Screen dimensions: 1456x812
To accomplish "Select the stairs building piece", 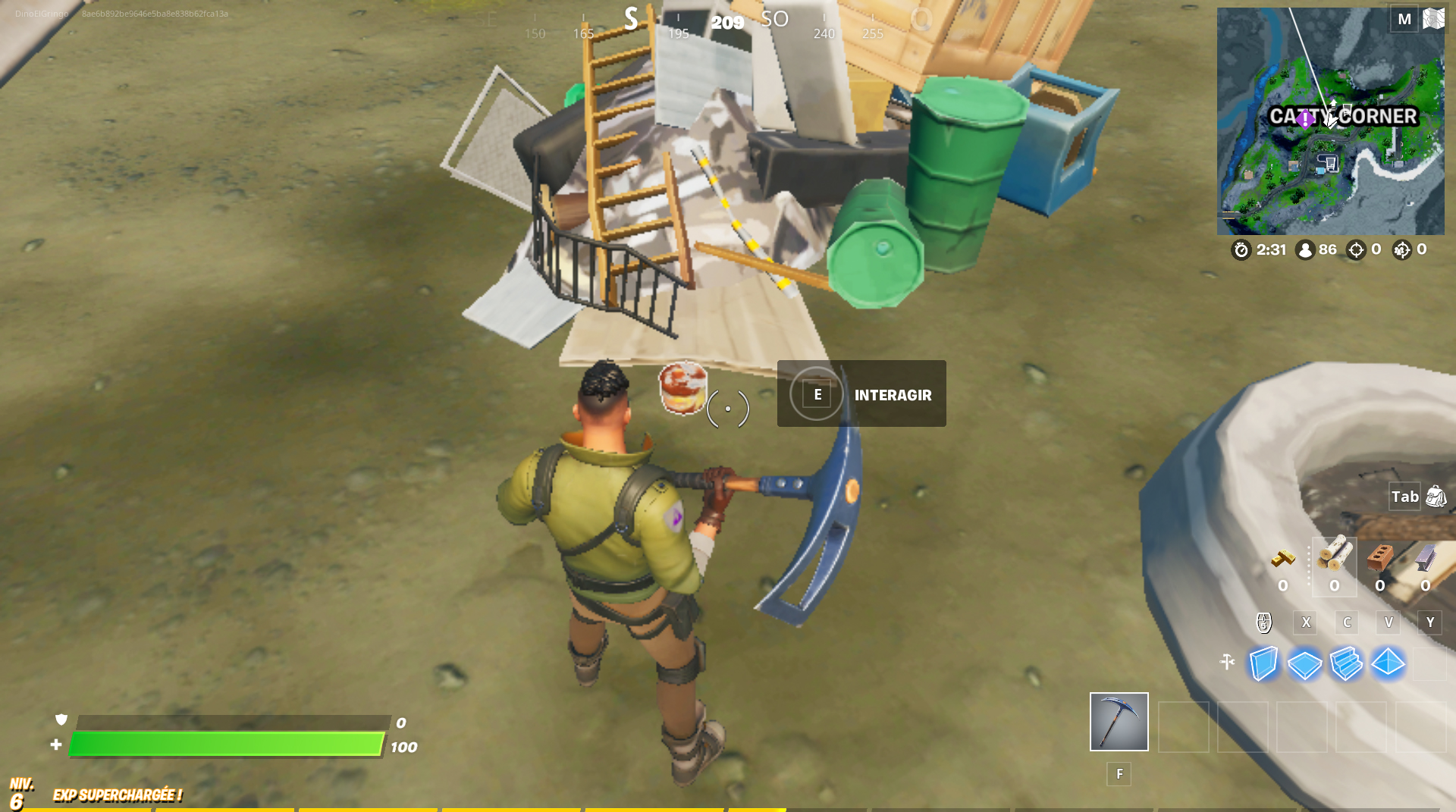I will point(1346,663).
